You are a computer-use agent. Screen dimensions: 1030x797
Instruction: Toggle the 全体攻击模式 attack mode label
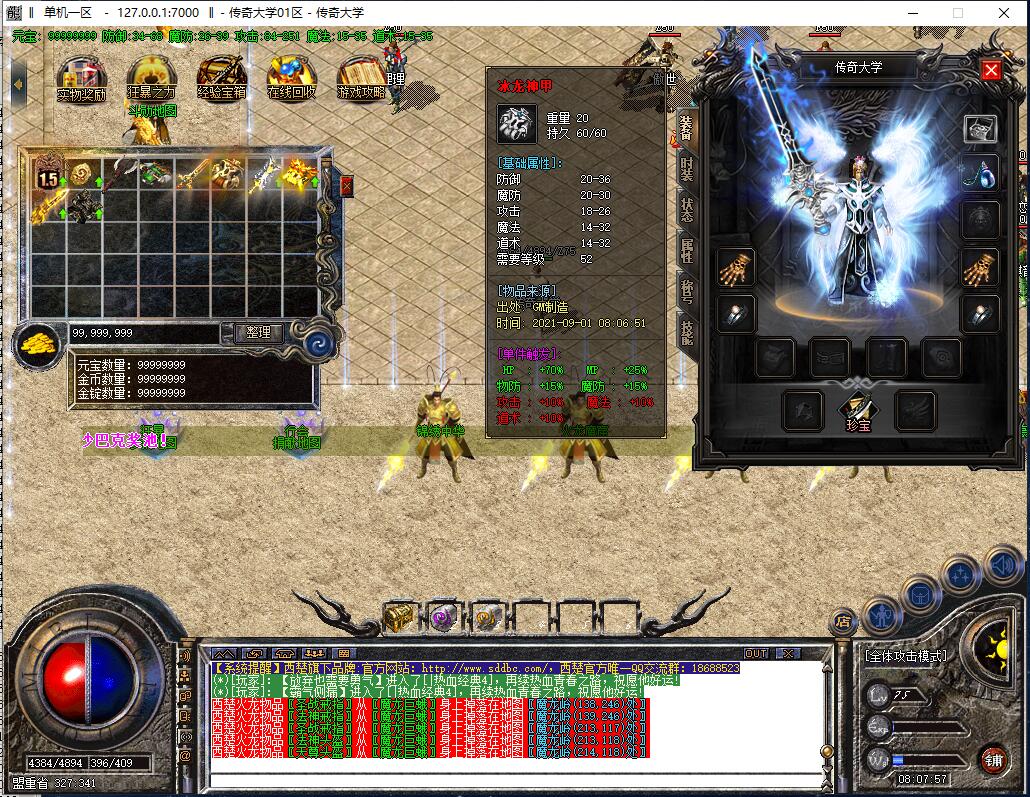(905, 656)
